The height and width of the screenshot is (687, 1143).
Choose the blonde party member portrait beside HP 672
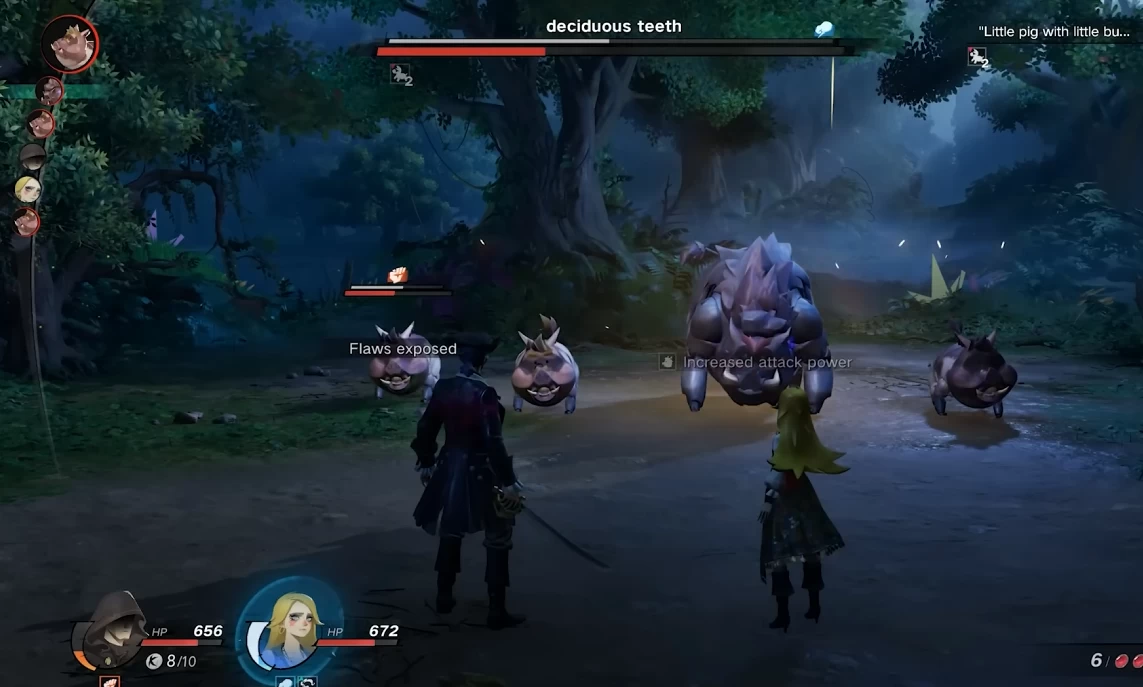pyautogui.click(x=289, y=628)
